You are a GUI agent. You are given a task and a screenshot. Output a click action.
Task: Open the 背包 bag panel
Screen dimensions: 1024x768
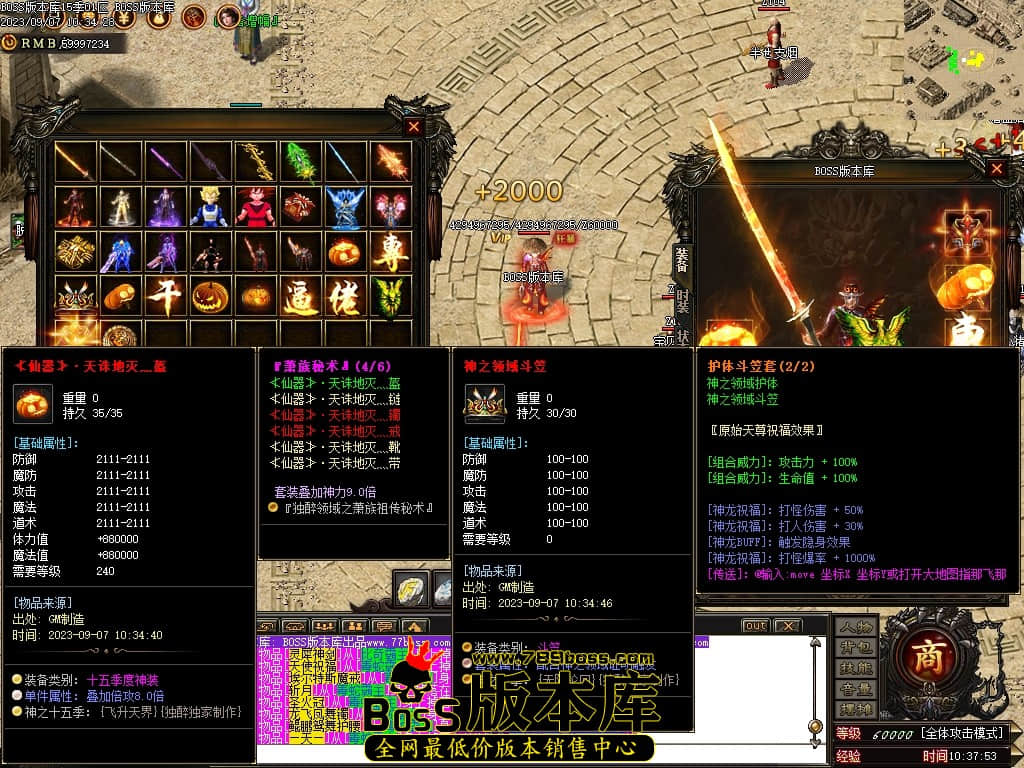(x=856, y=648)
